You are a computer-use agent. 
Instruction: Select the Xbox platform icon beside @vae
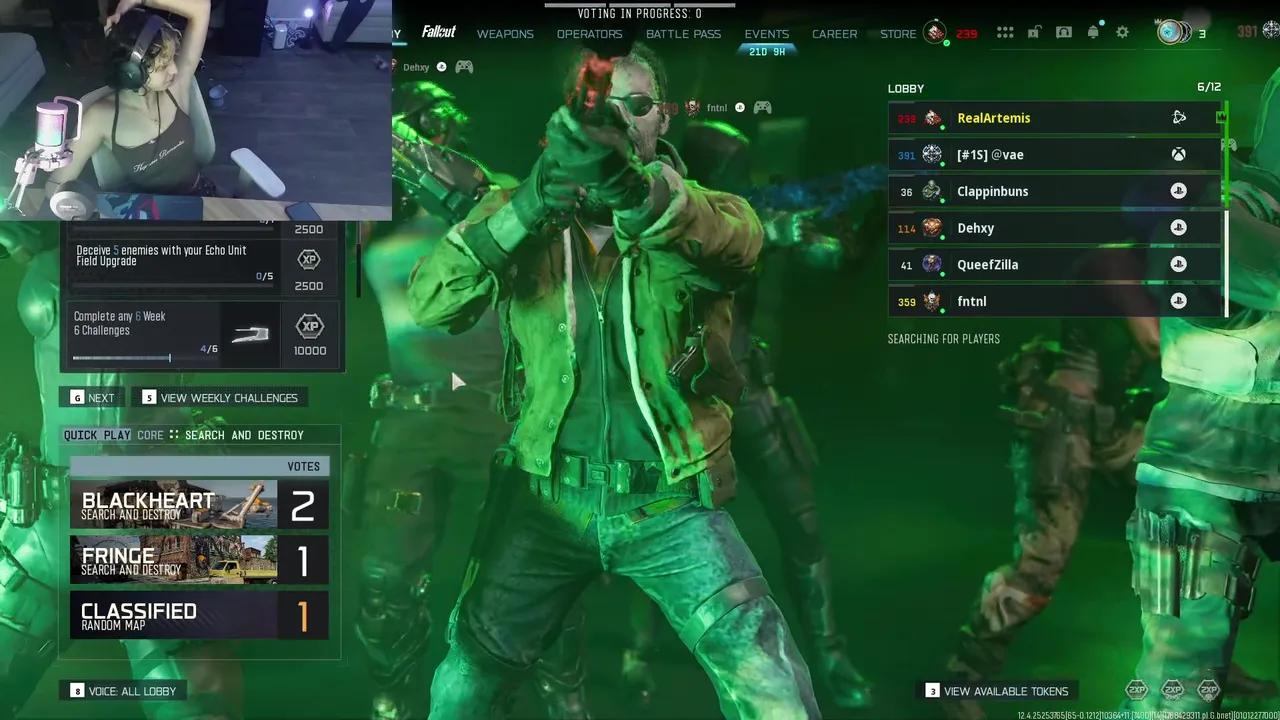[1178, 154]
